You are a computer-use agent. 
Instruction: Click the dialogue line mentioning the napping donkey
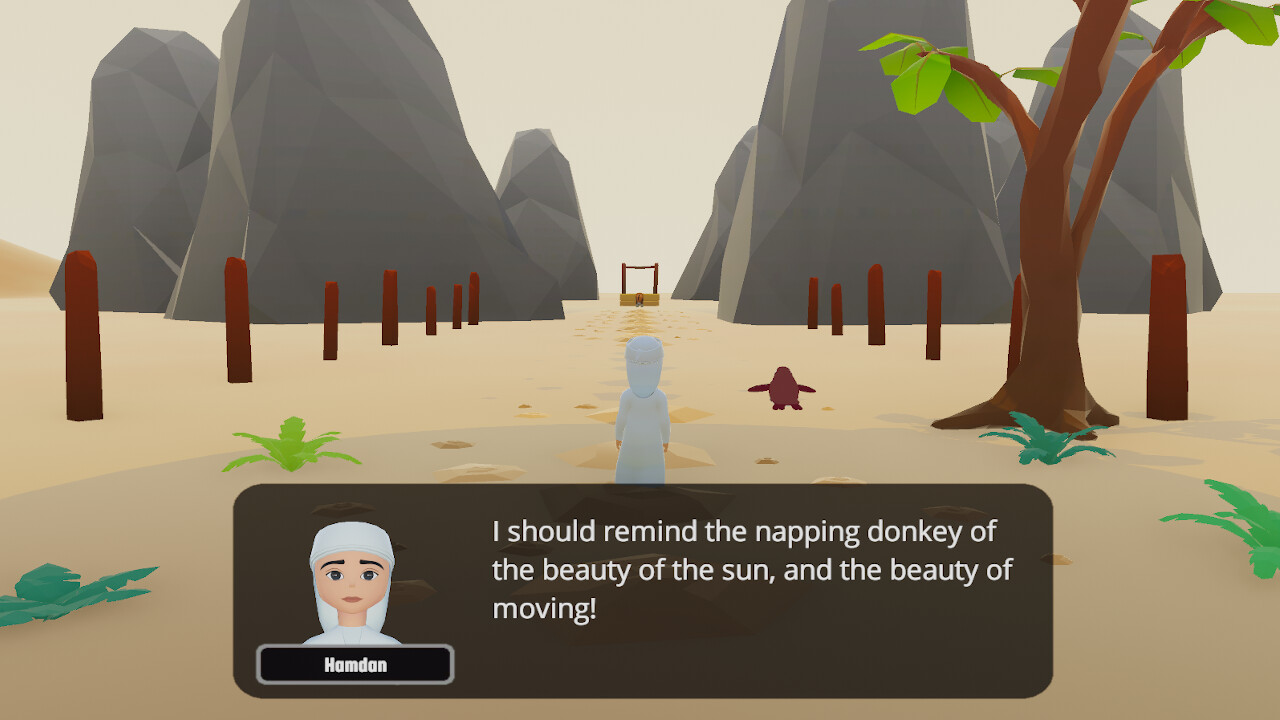tap(740, 530)
